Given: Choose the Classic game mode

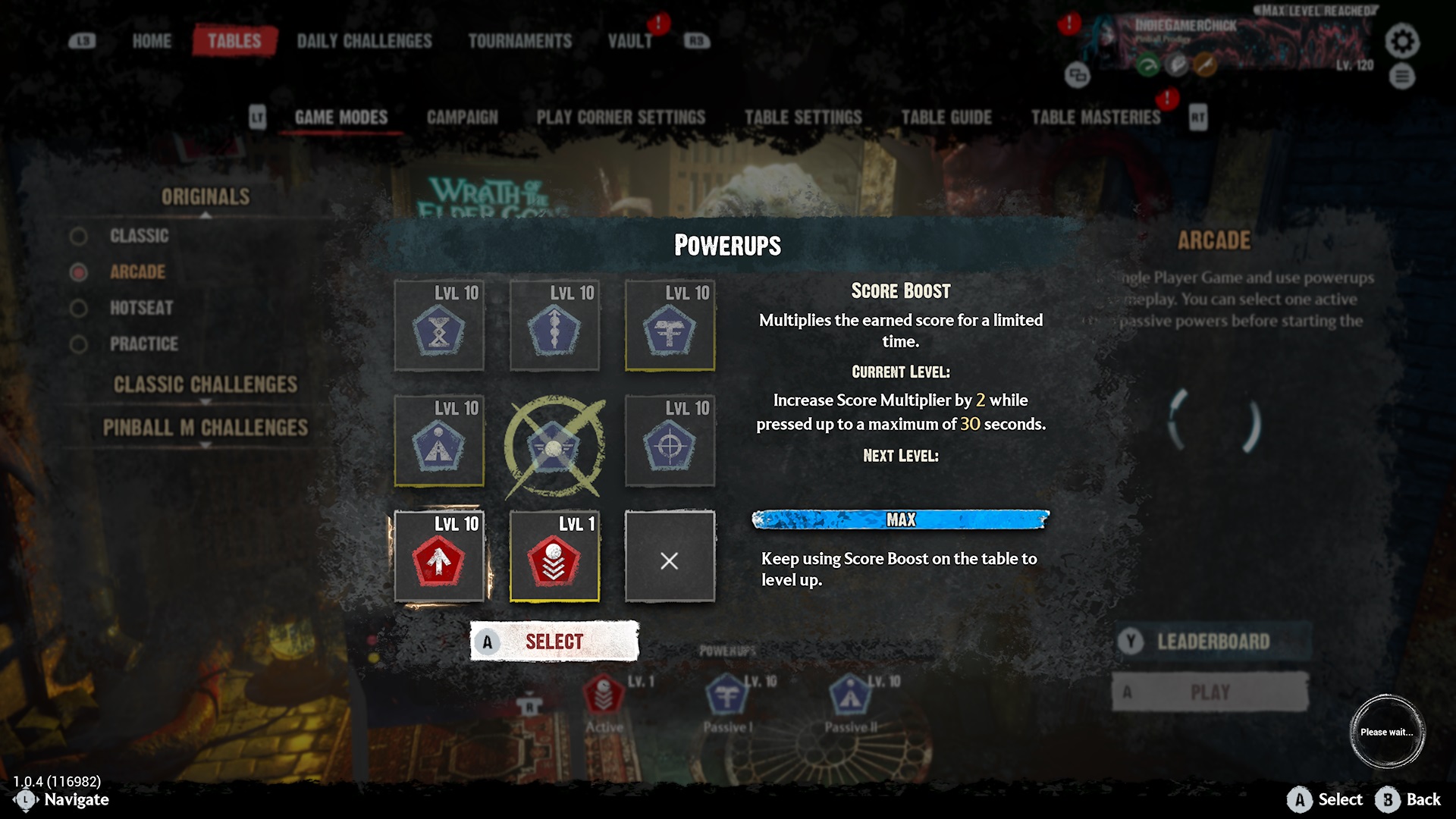Looking at the screenshot, I should click(x=139, y=236).
